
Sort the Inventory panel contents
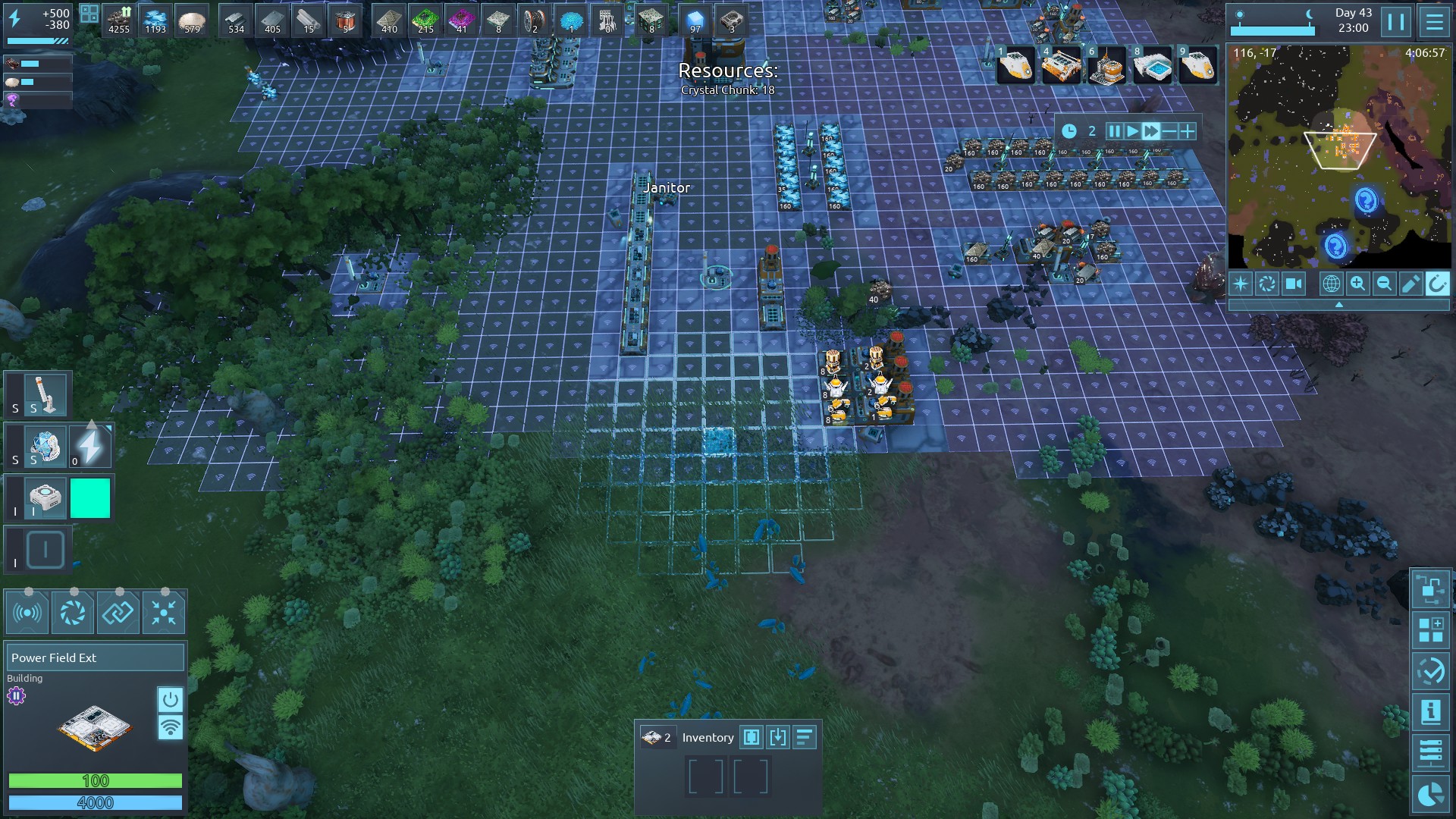point(804,737)
